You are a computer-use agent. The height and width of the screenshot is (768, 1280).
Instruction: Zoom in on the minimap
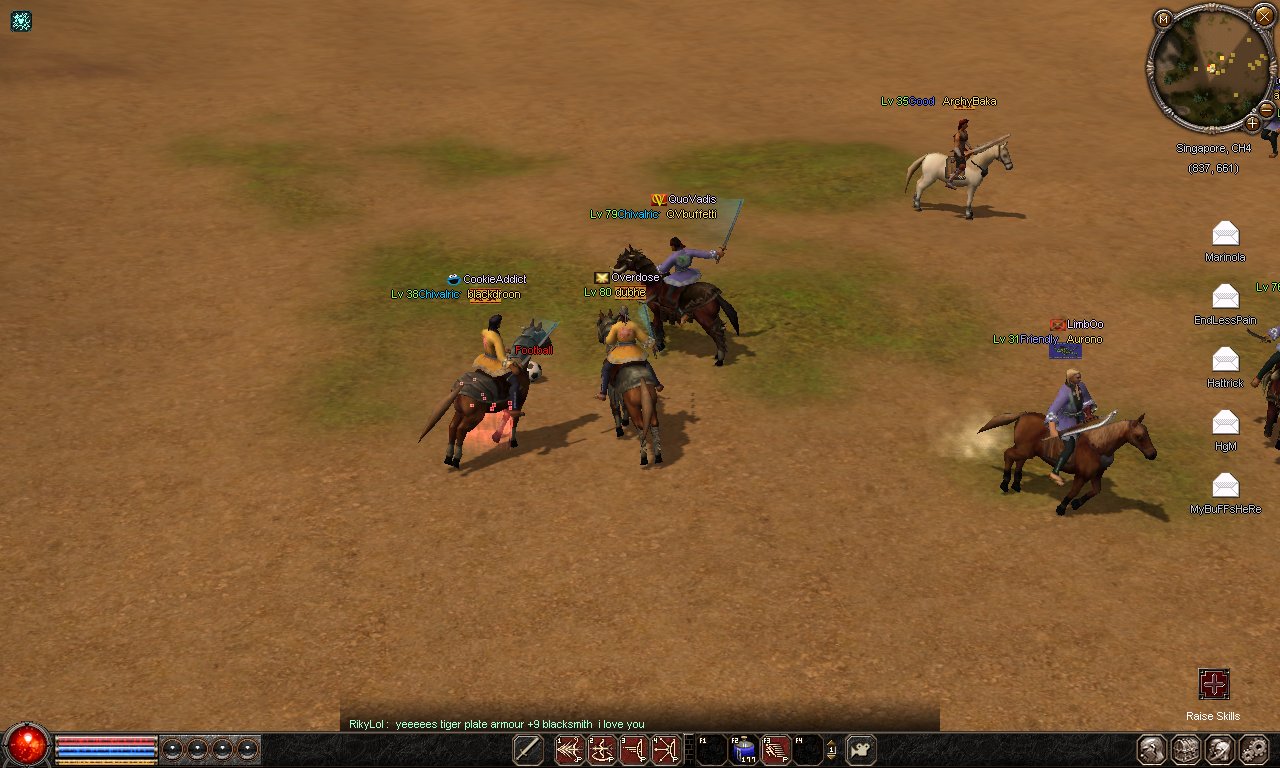1251,123
